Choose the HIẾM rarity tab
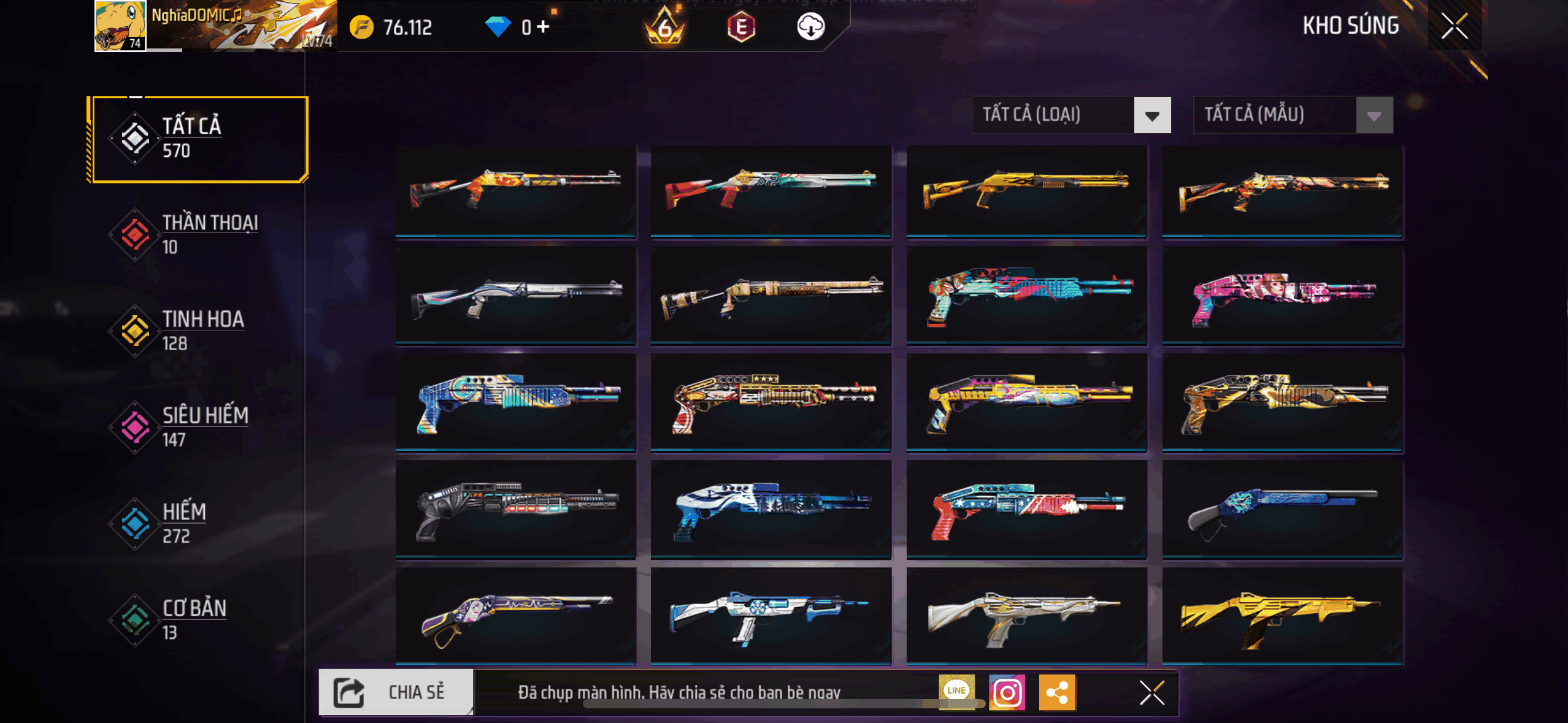Image resolution: width=1568 pixels, height=723 pixels. 196,523
